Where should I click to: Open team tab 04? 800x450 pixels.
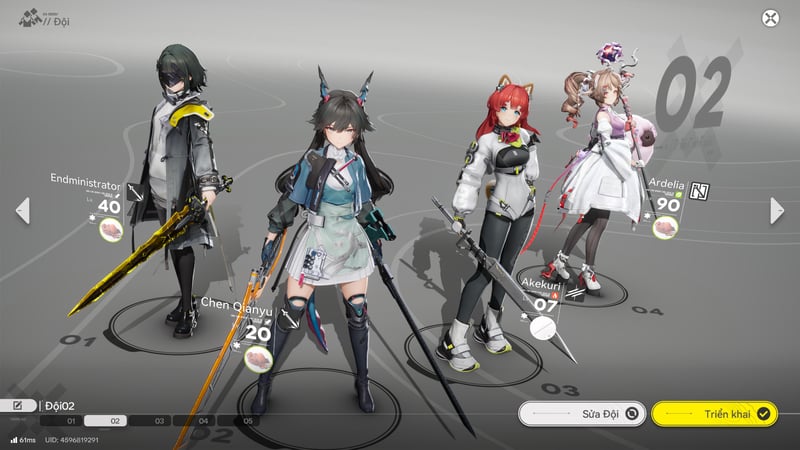coord(204,422)
